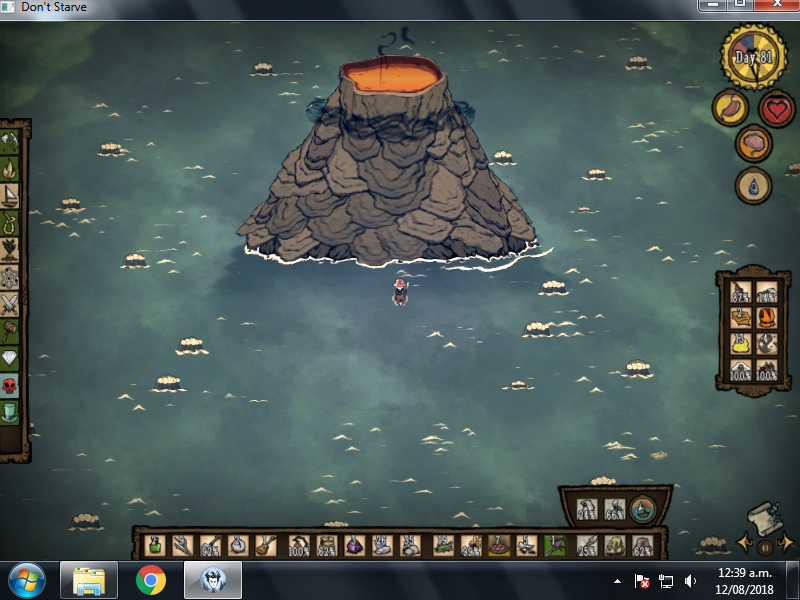
Task: Select the orange backpack item slot
Action: coord(767,318)
